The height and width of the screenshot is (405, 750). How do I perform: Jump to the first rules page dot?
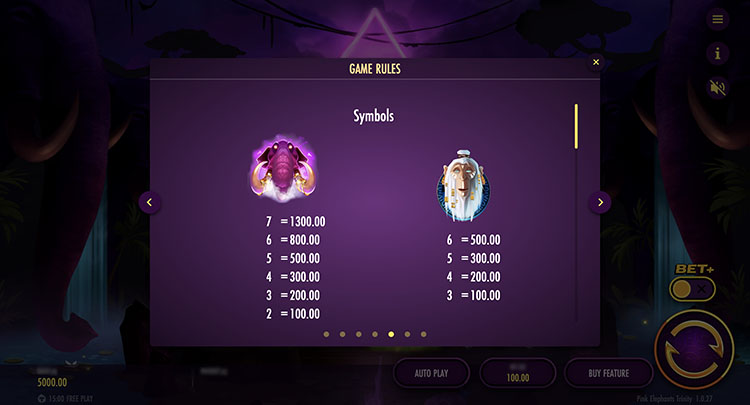325,334
